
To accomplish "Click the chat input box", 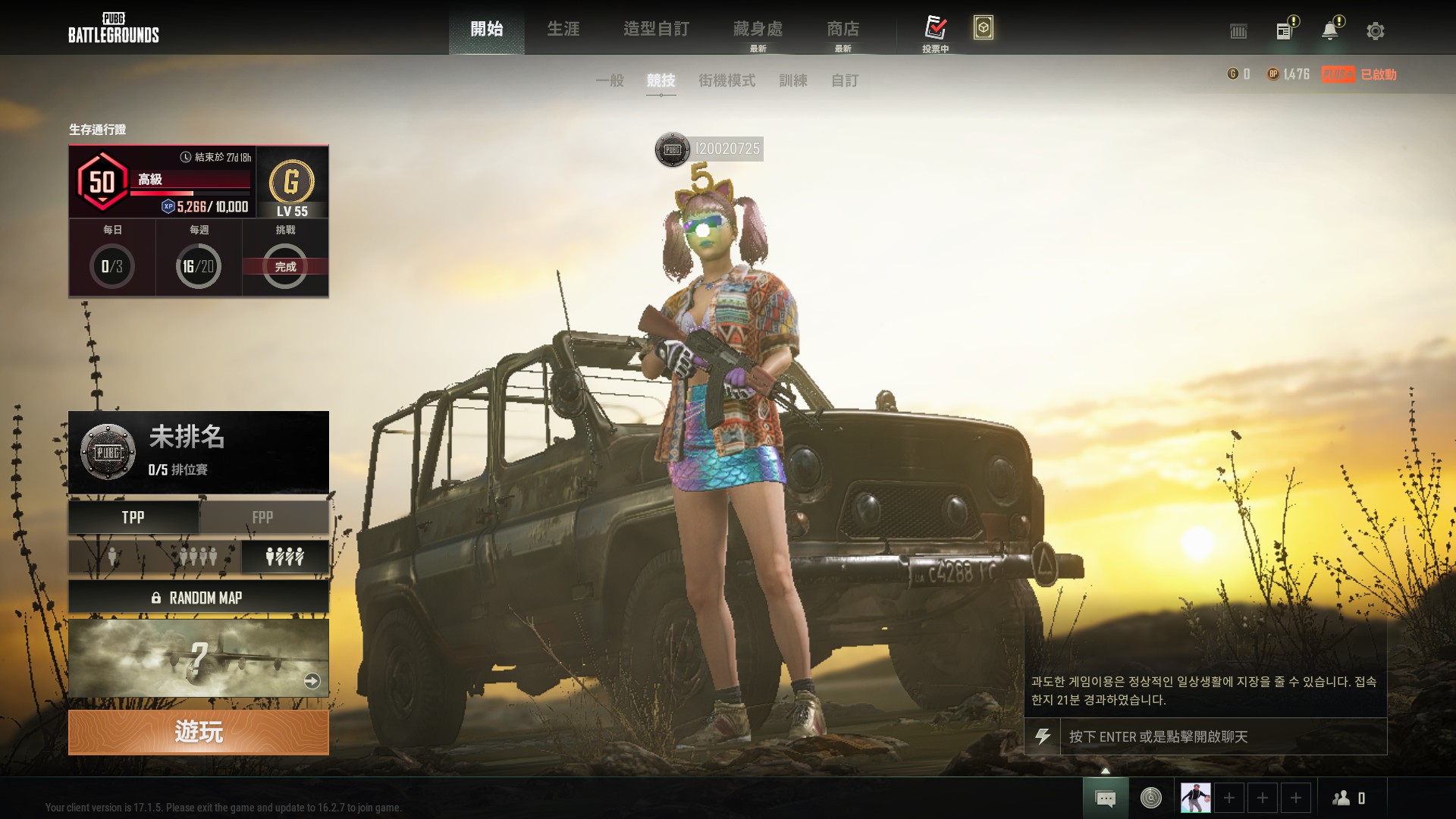I will click(1222, 736).
